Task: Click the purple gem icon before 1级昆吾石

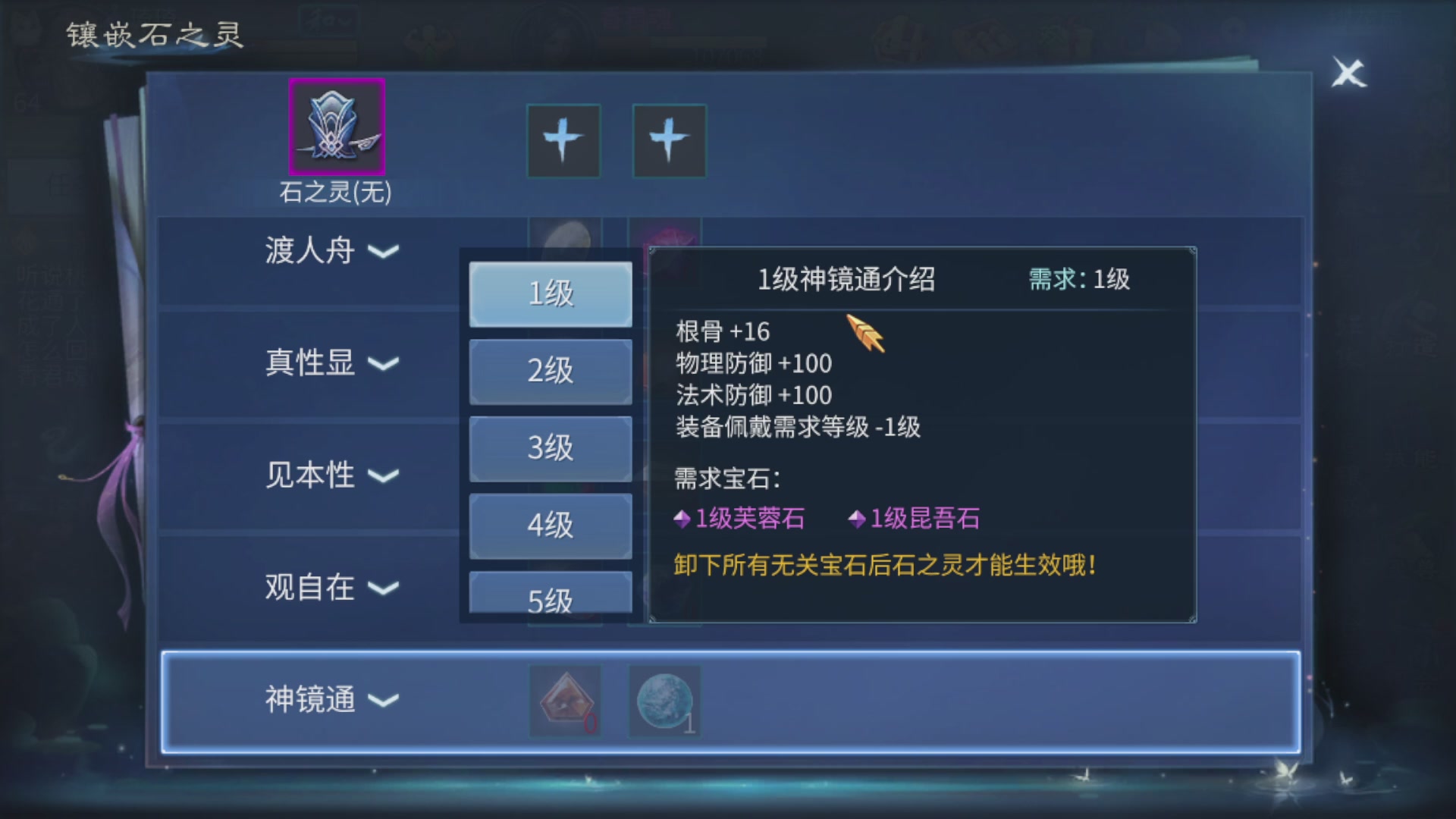Action: (858, 519)
